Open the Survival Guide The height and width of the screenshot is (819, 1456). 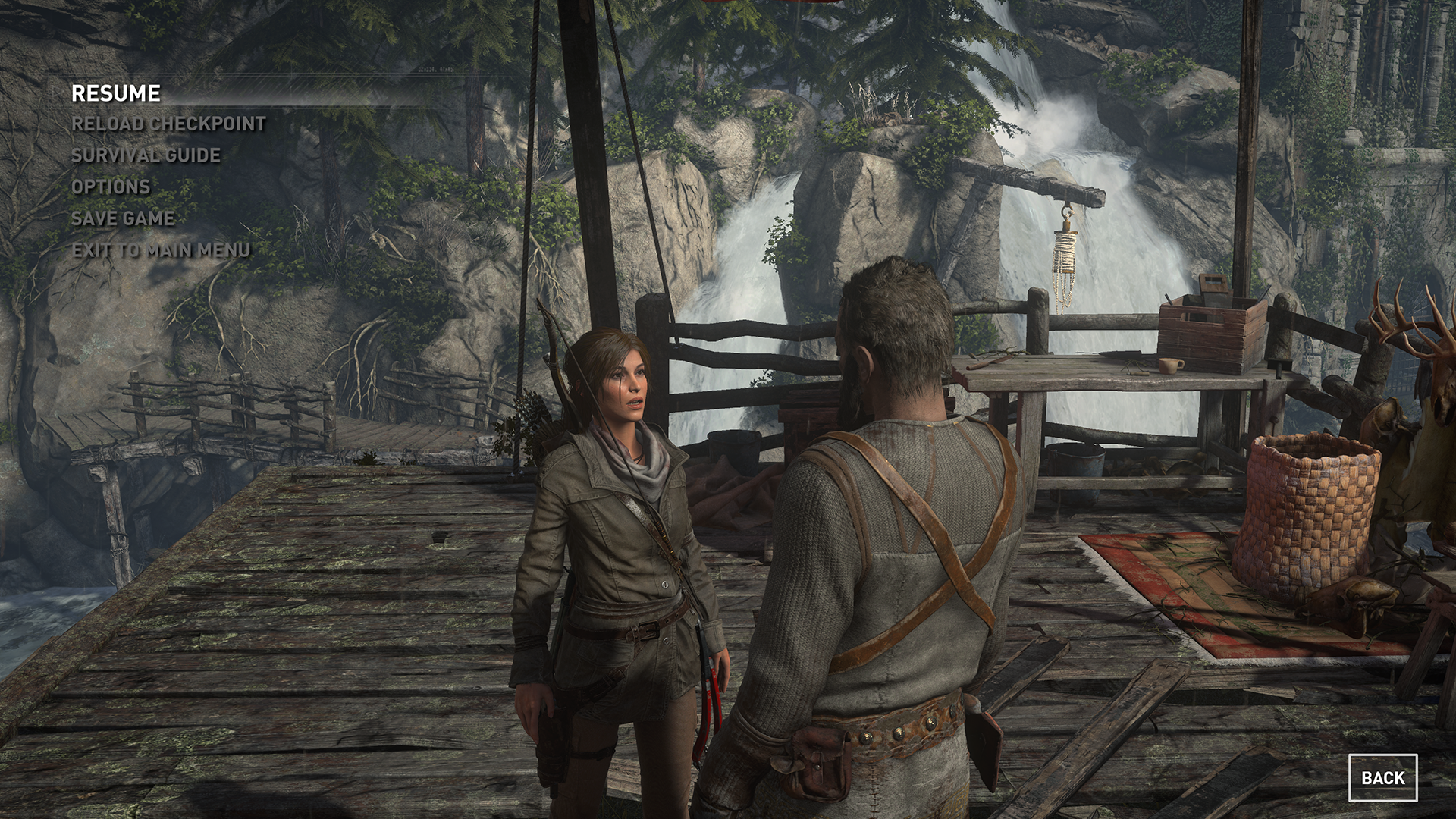[146, 155]
